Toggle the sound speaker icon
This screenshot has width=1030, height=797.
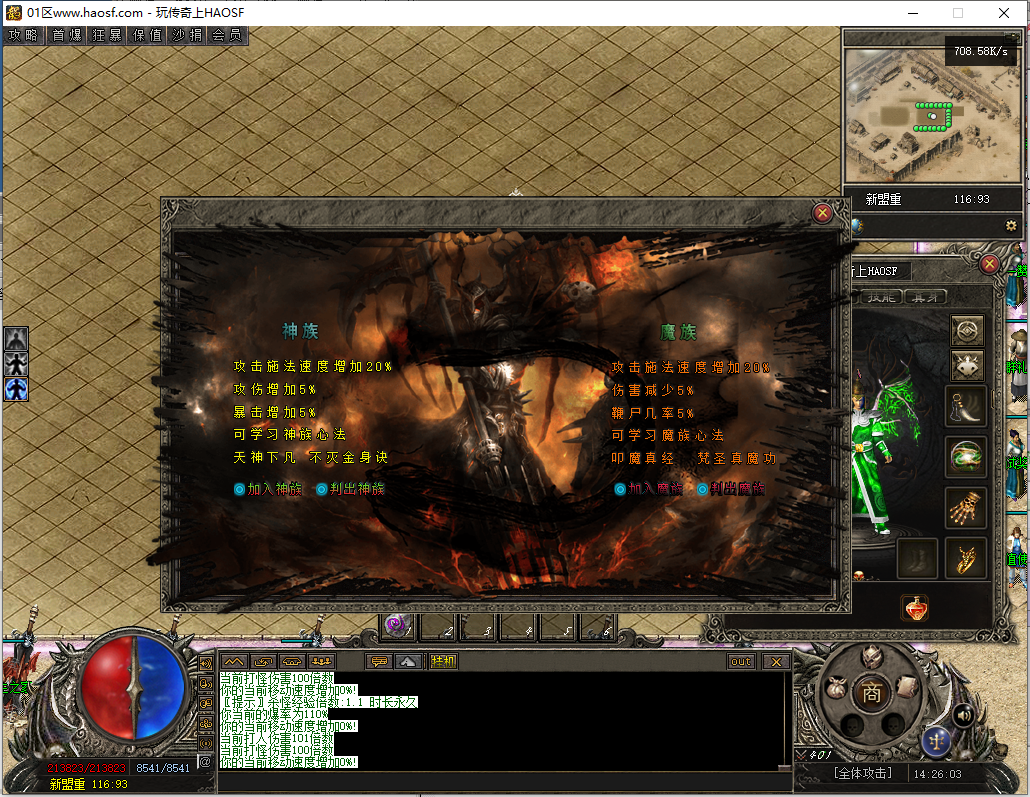coord(963,715)
